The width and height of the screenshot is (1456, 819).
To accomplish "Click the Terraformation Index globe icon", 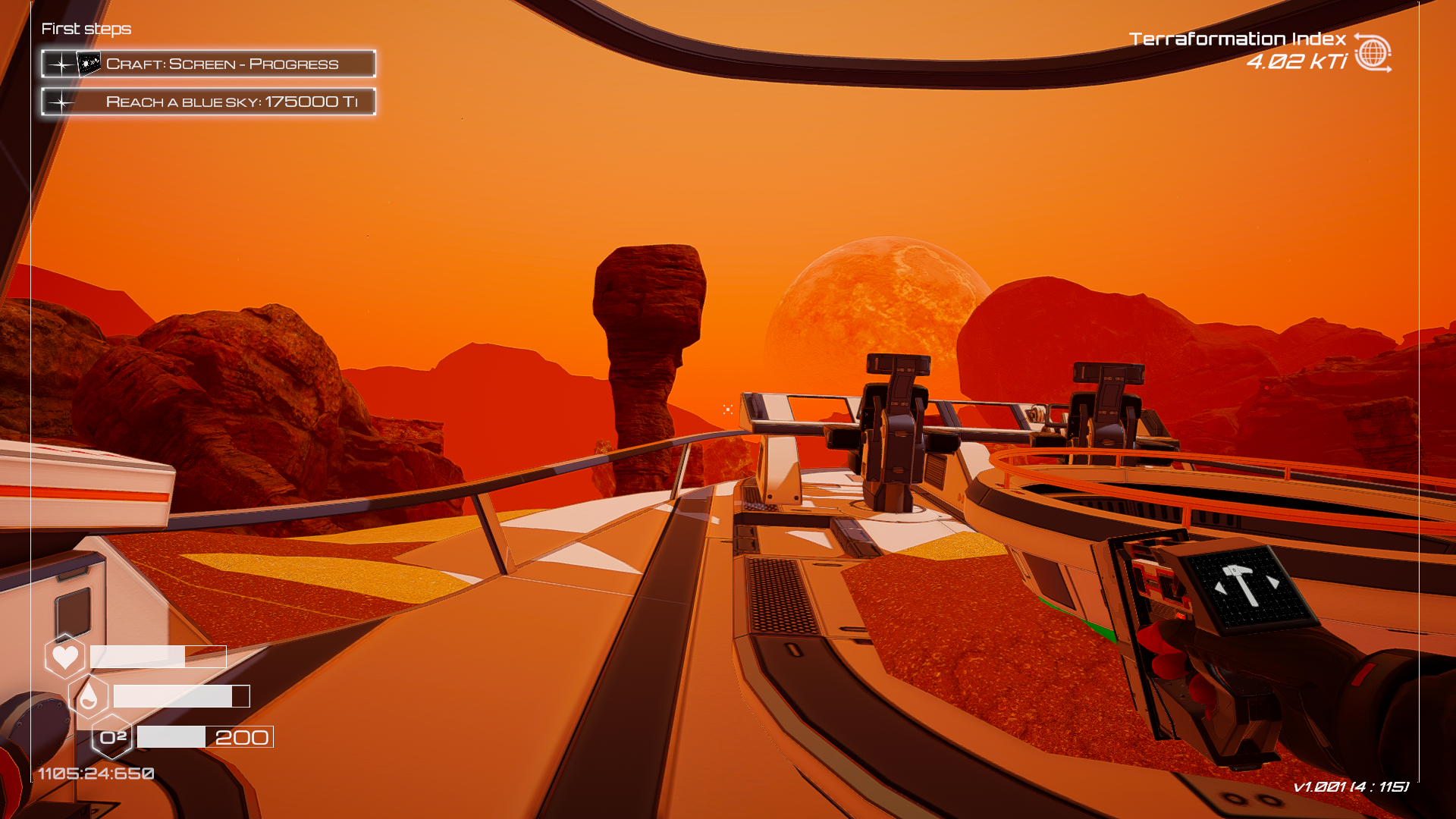I will 1372,53.
